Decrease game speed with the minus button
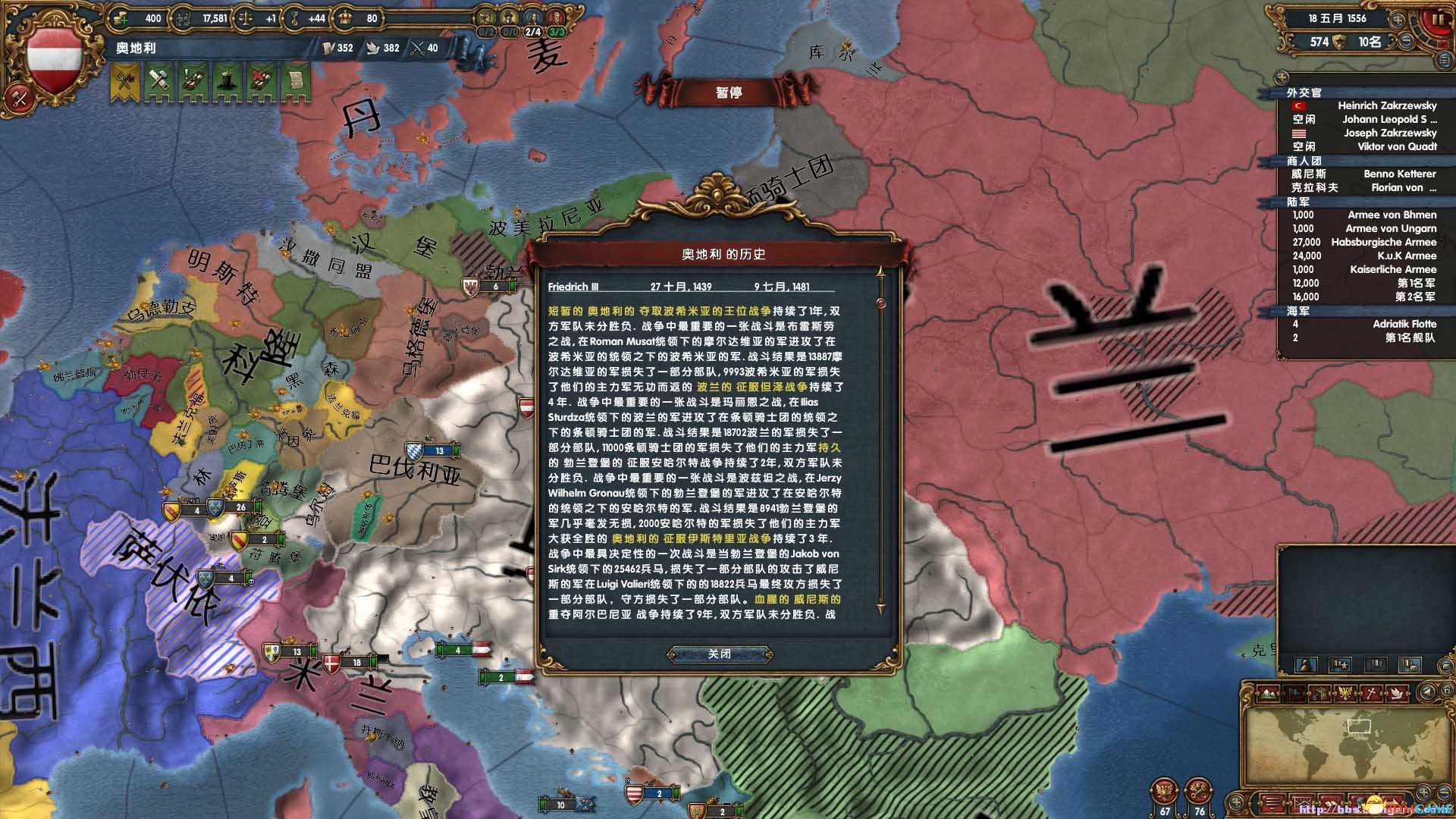 point(1407,41)
